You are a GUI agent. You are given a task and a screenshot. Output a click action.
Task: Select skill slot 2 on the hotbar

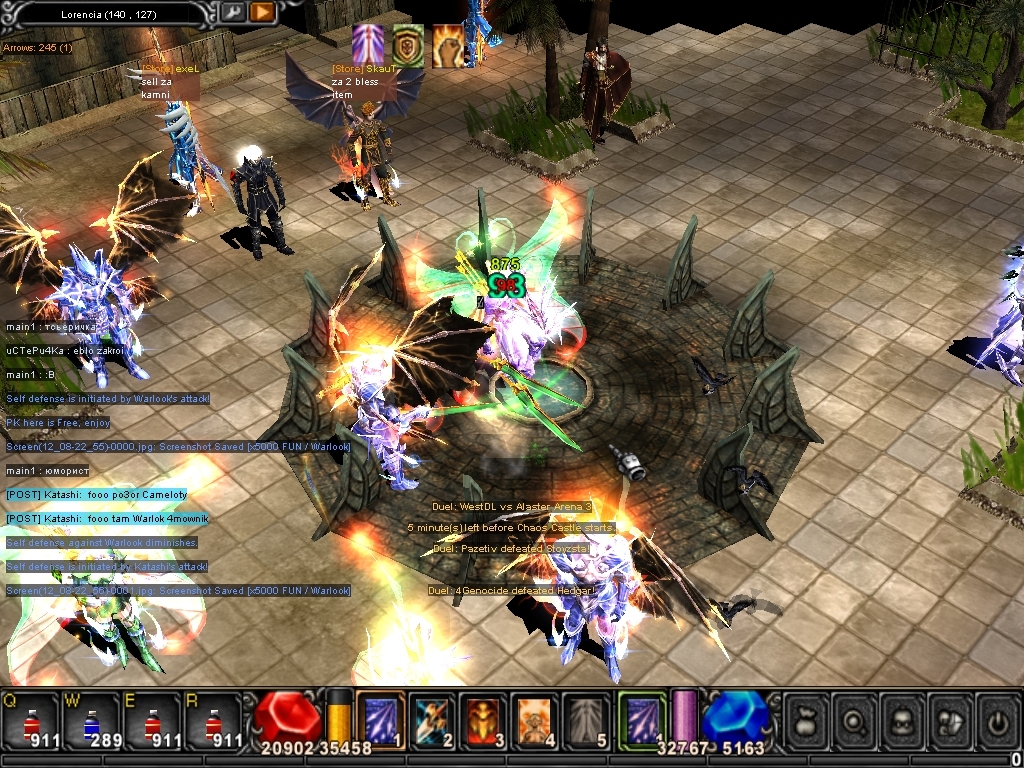coord(432,720)
